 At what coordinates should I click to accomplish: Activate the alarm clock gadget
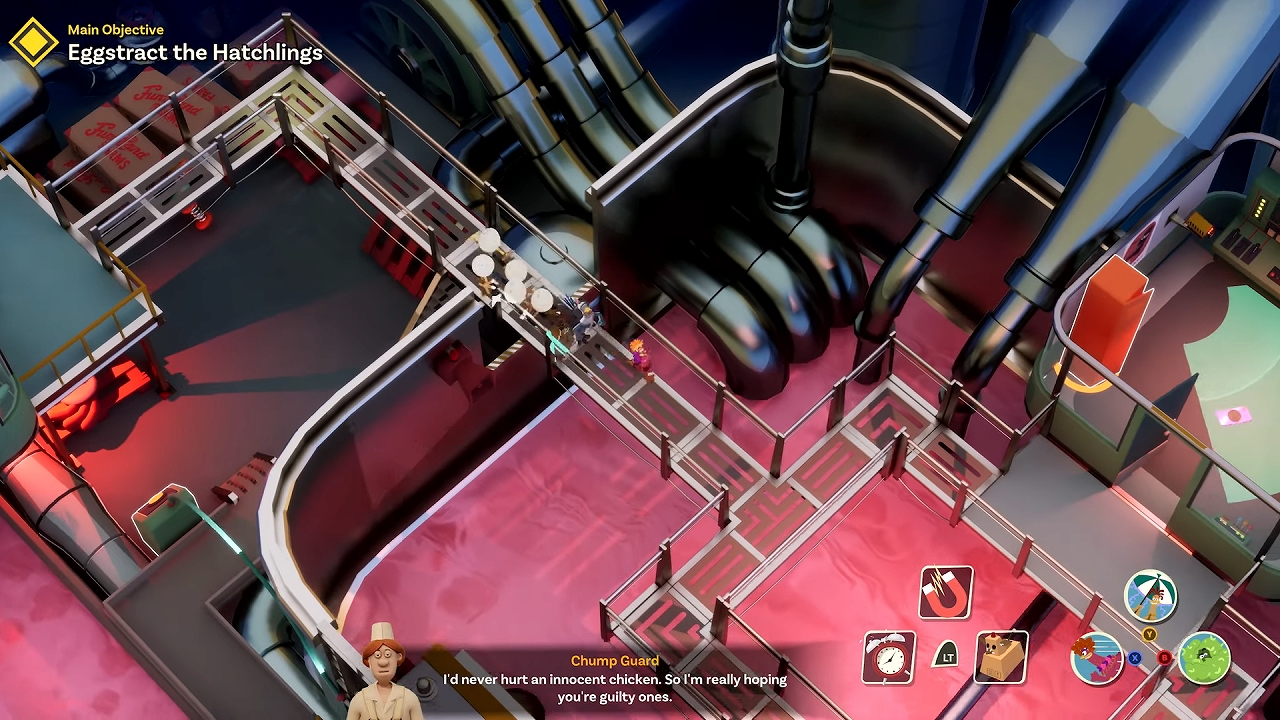click(888, 657)
